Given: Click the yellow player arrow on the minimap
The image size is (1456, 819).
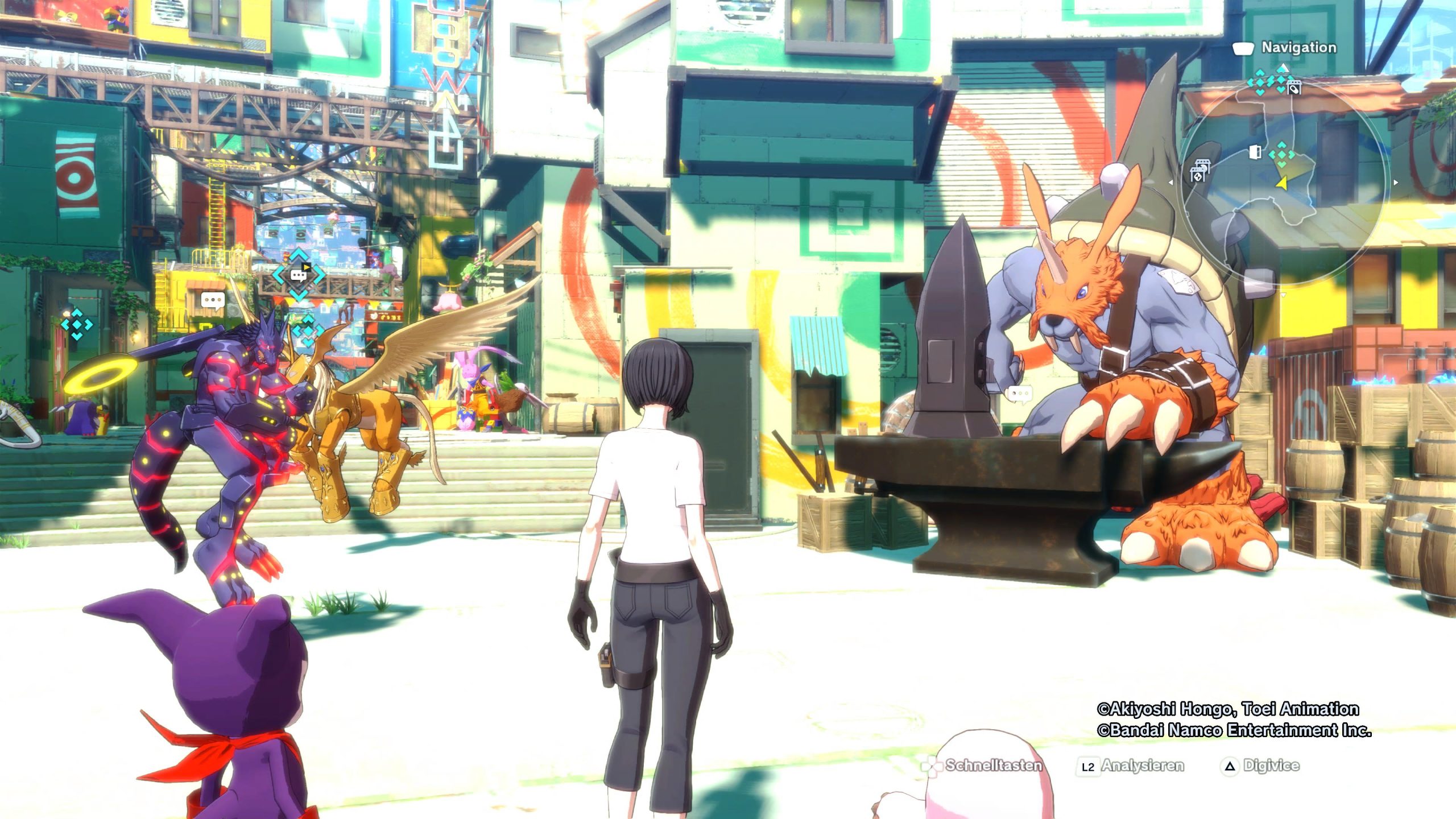Looking at the screenshot, I should click(1281, 183).
